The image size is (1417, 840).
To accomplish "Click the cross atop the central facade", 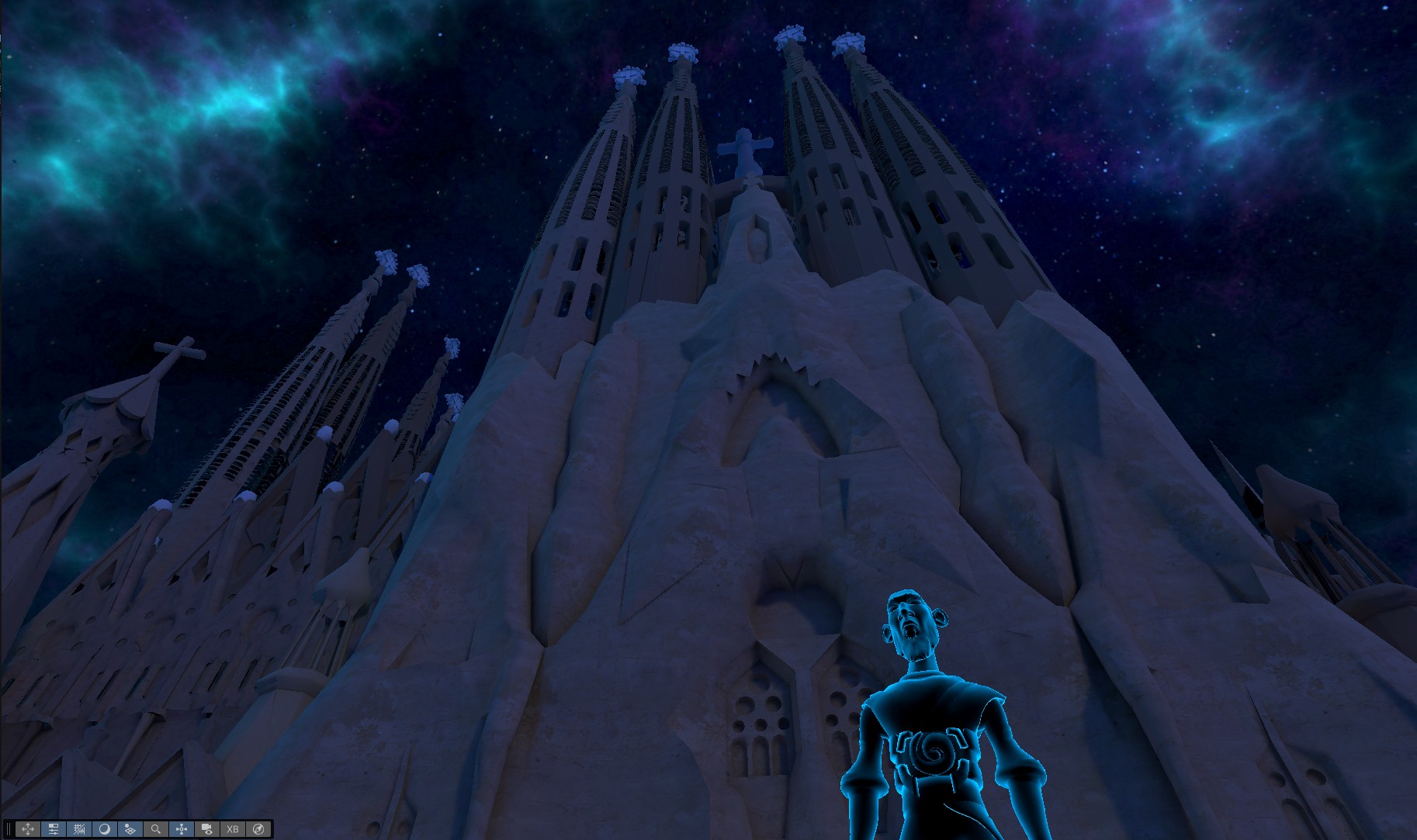I will (747, 147).
